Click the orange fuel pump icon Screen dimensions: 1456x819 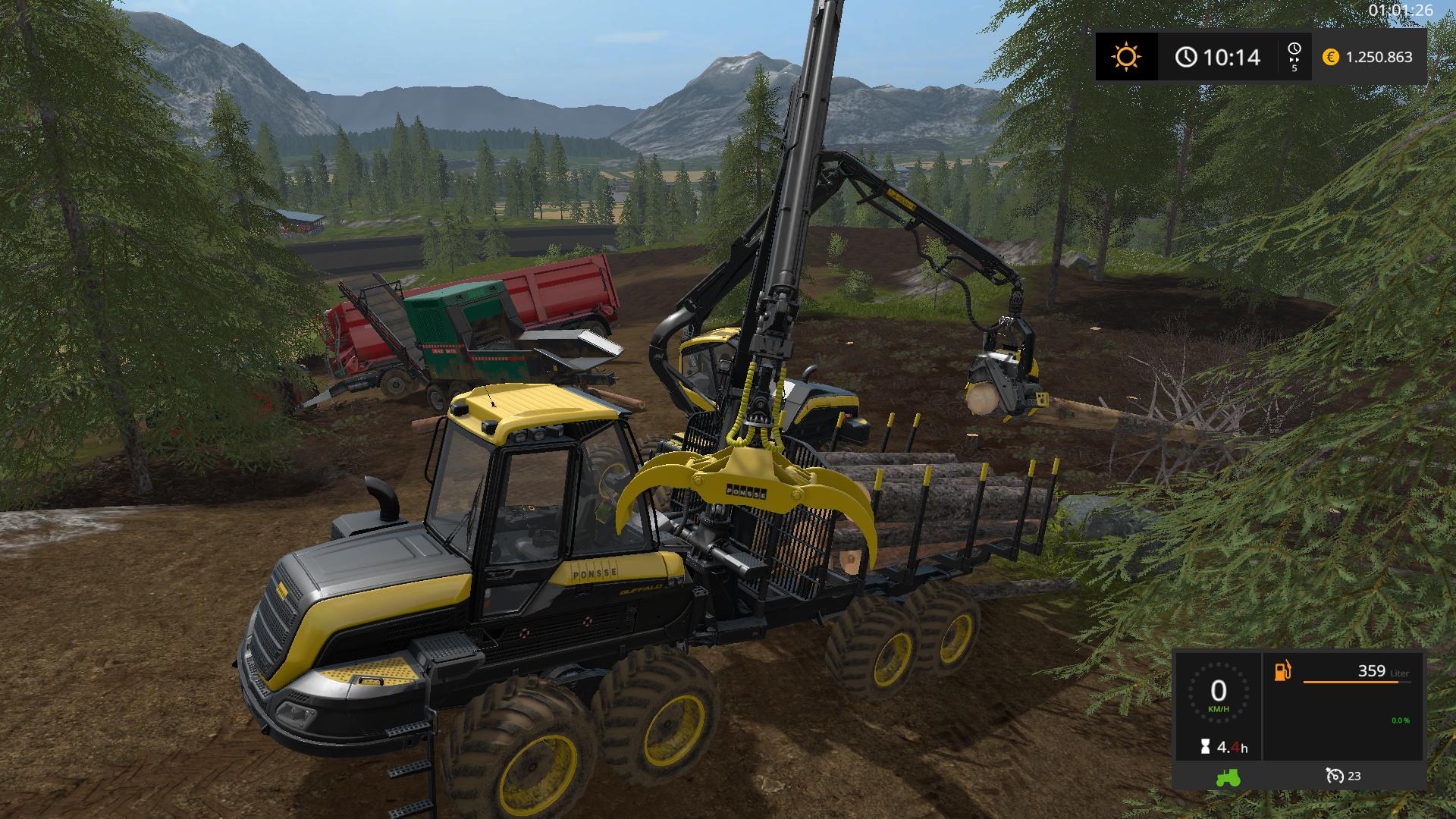[1282, 671]
